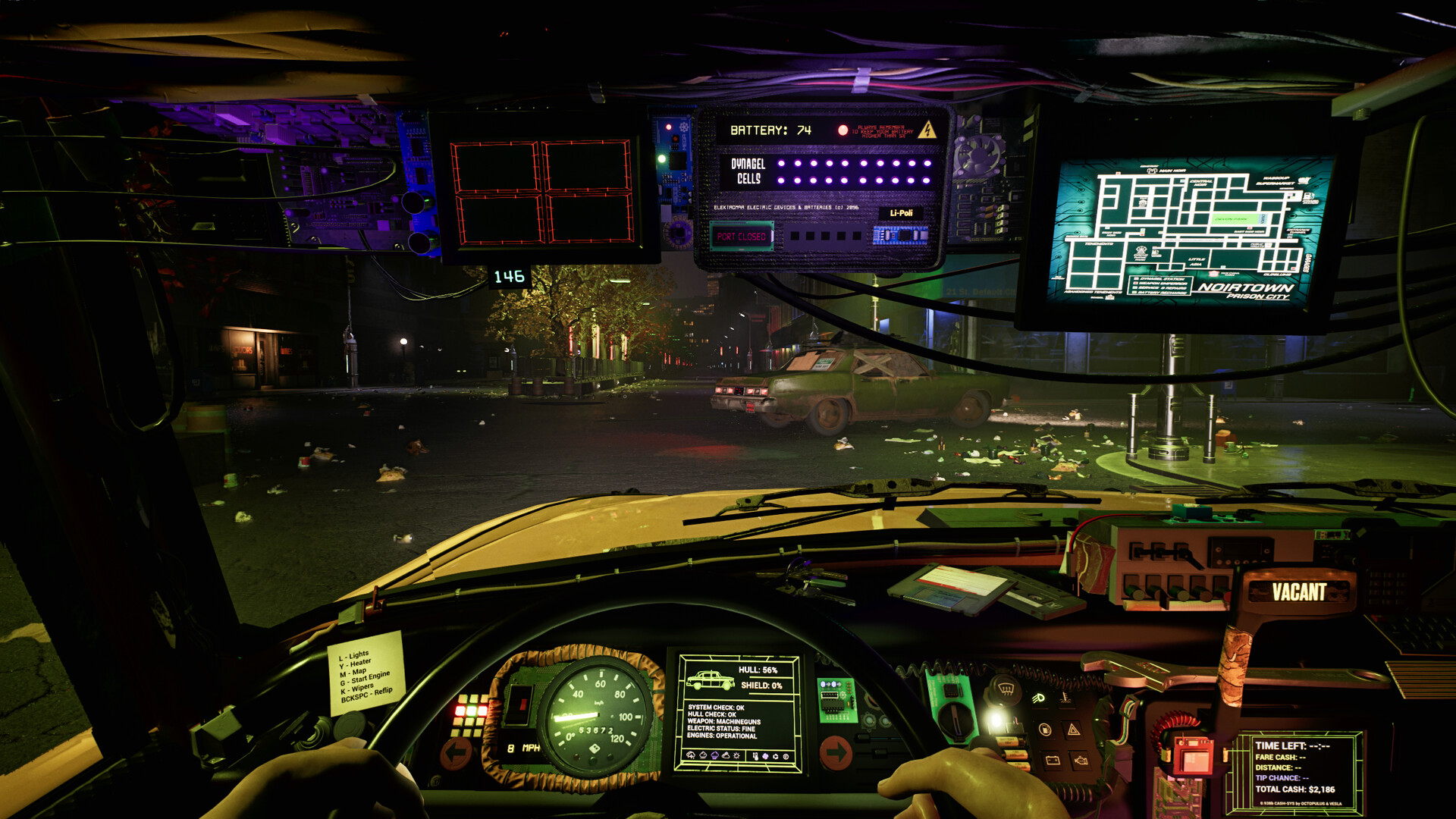This screenshot has height=819, width=1456.
Task: Click the PORT CLOSED display
Action: point(741,237)
